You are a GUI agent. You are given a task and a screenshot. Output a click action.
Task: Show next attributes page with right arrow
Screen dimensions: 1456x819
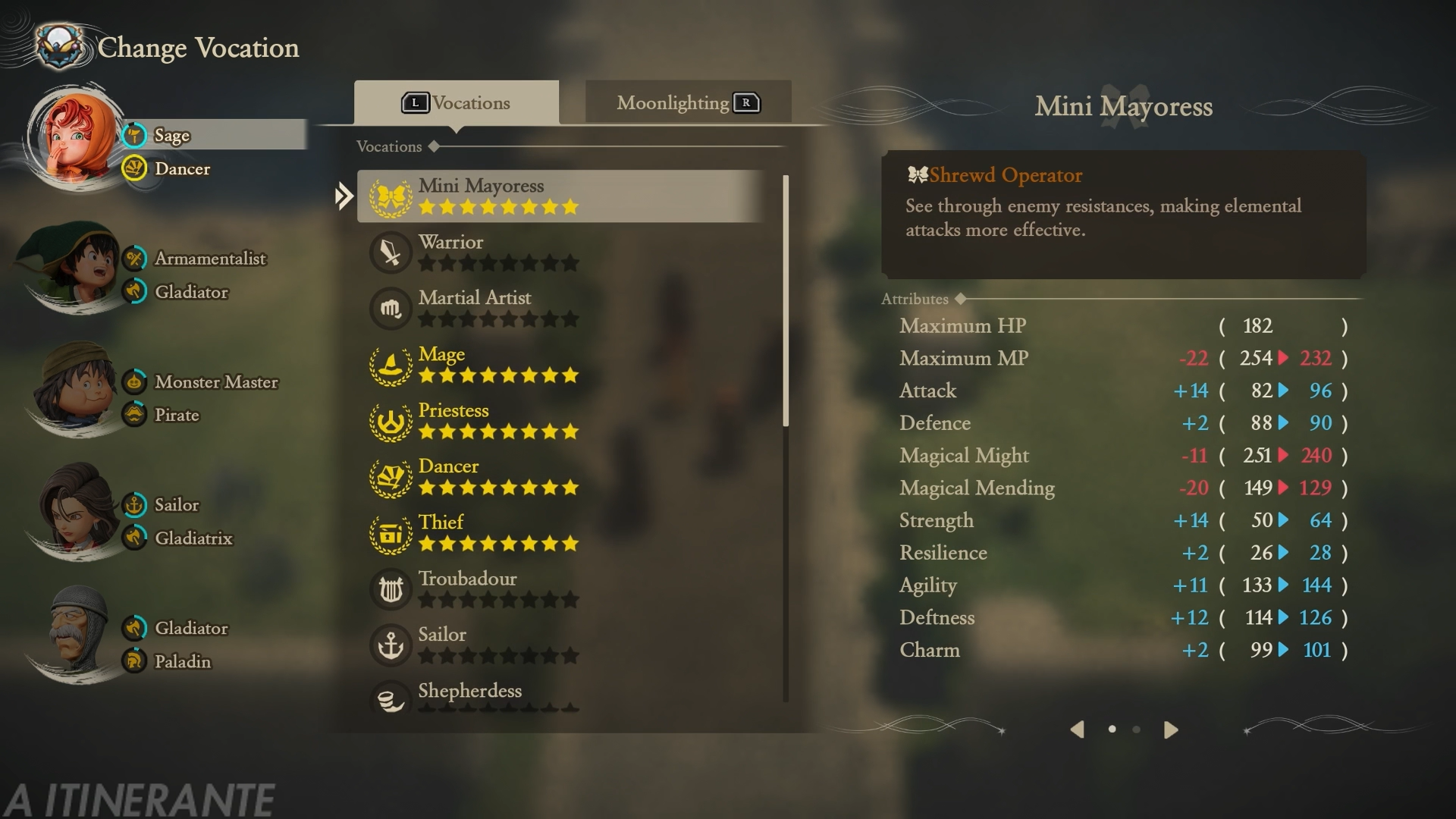tap(1171, 730)
